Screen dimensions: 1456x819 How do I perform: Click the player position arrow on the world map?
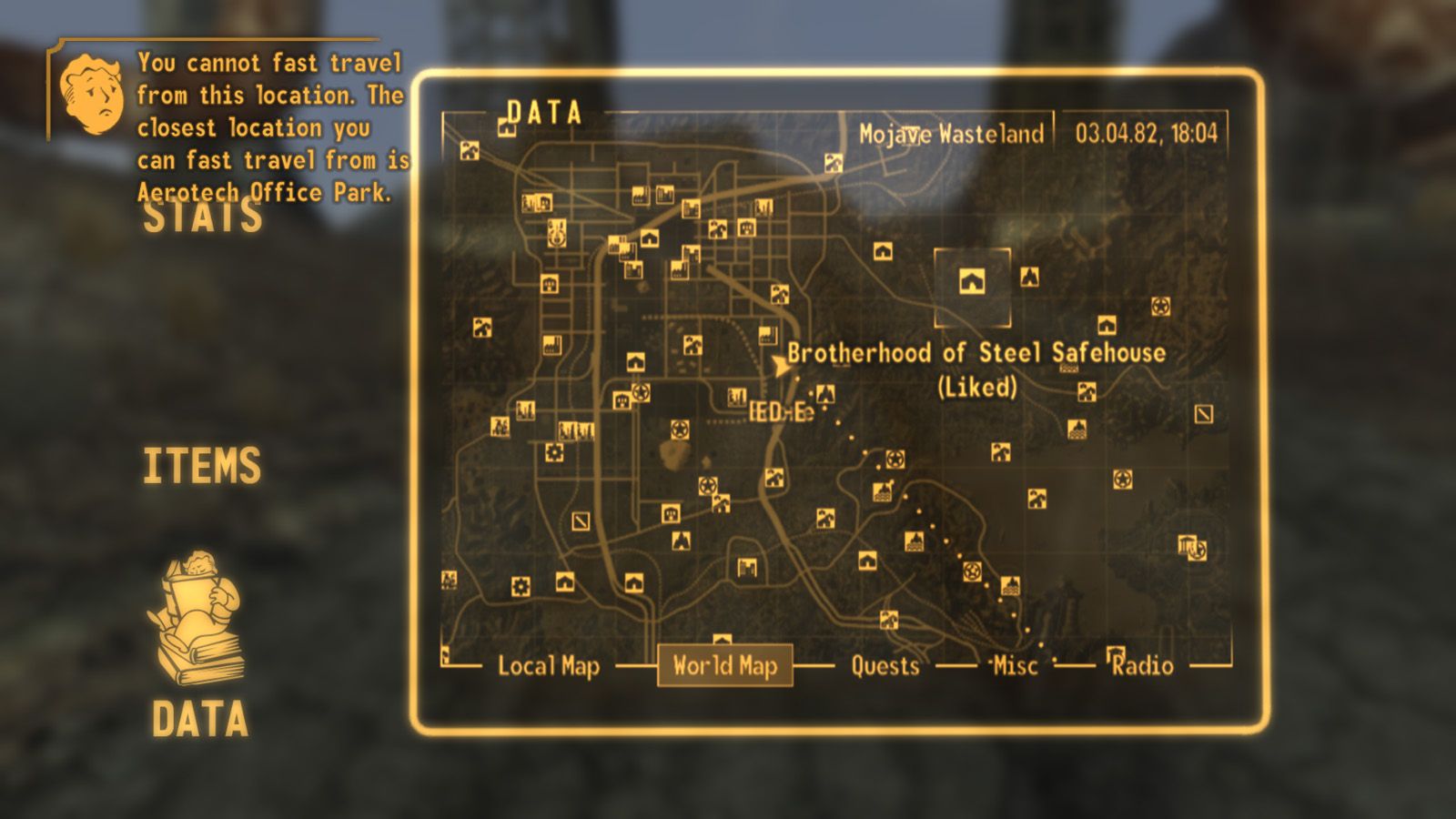coord(779,364)
